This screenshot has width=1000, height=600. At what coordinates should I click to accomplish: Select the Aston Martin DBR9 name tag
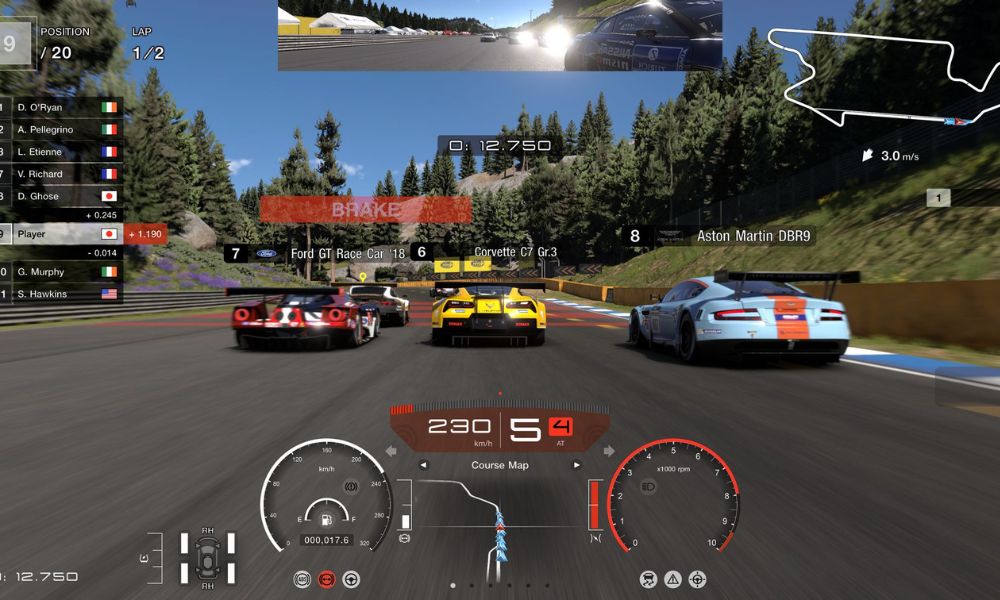[754, 237]
